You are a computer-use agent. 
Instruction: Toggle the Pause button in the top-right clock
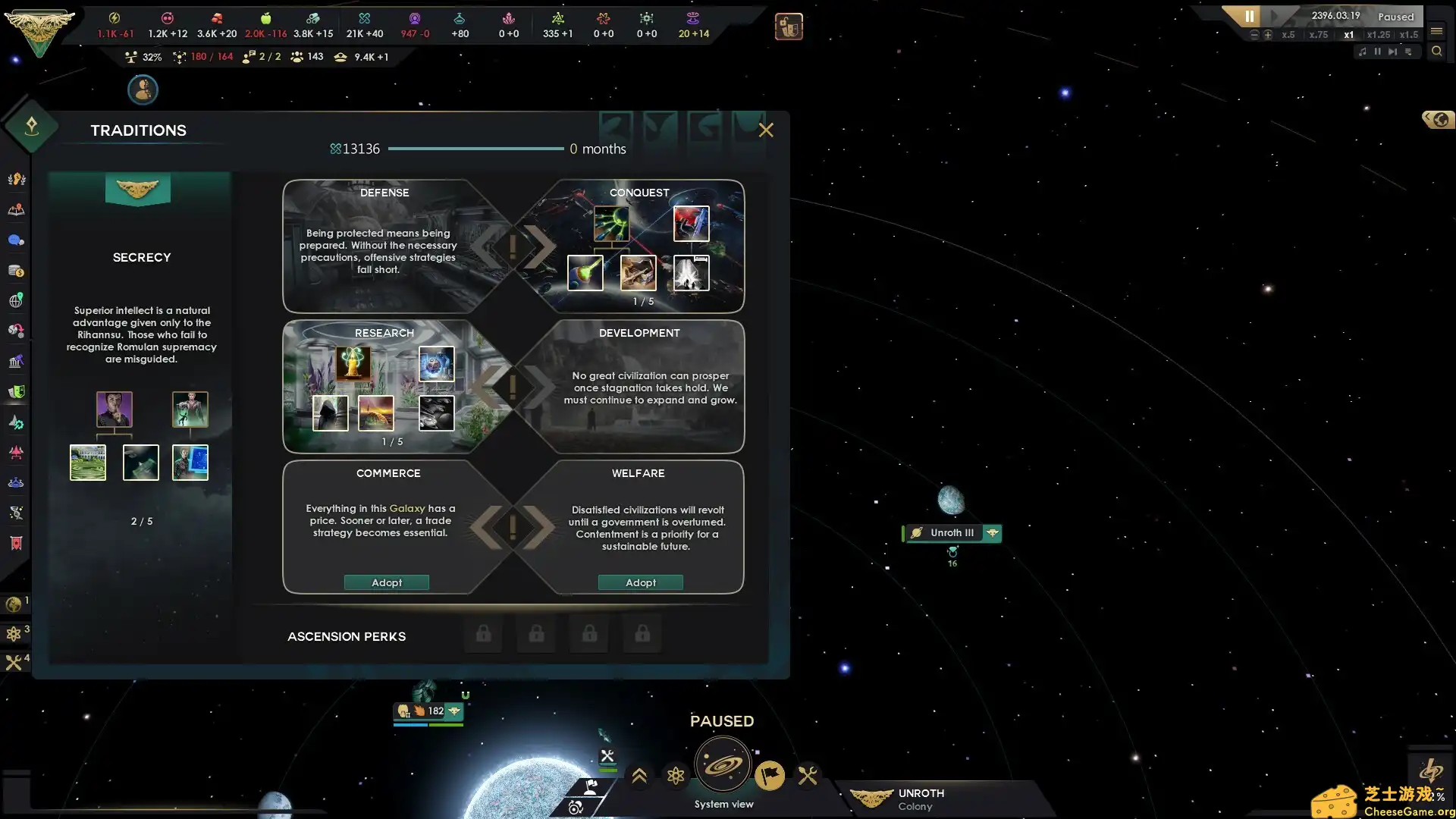(x=1249, y=16)
